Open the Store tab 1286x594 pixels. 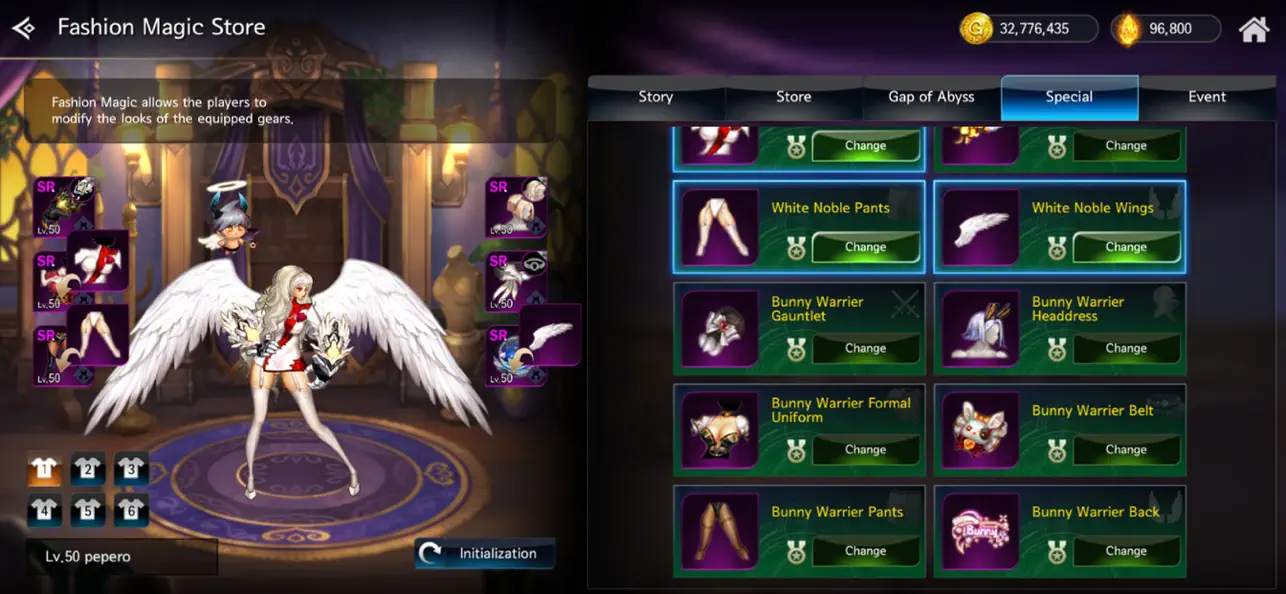794,97
